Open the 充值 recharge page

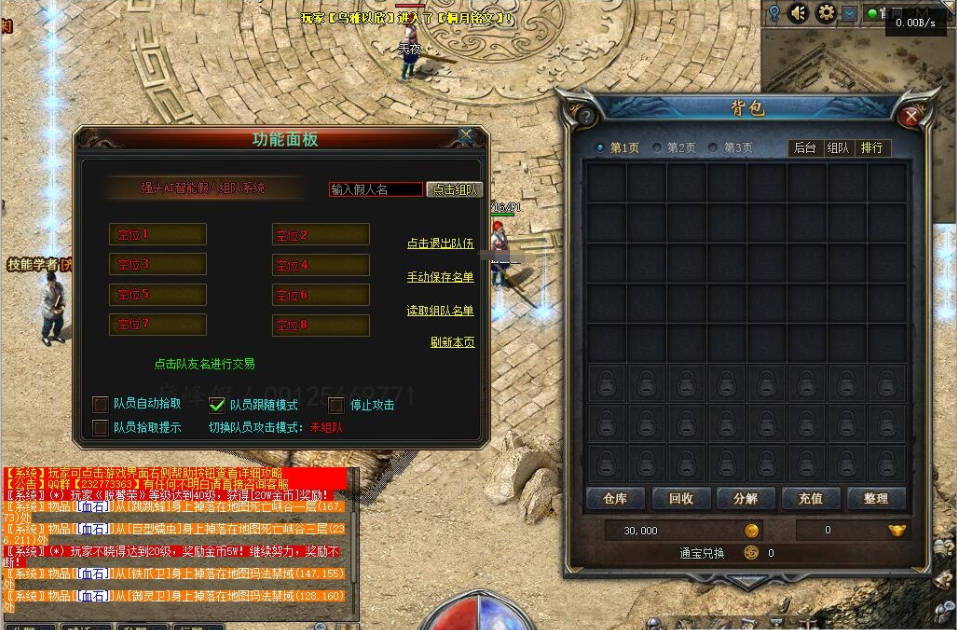[x=810, y=498]
